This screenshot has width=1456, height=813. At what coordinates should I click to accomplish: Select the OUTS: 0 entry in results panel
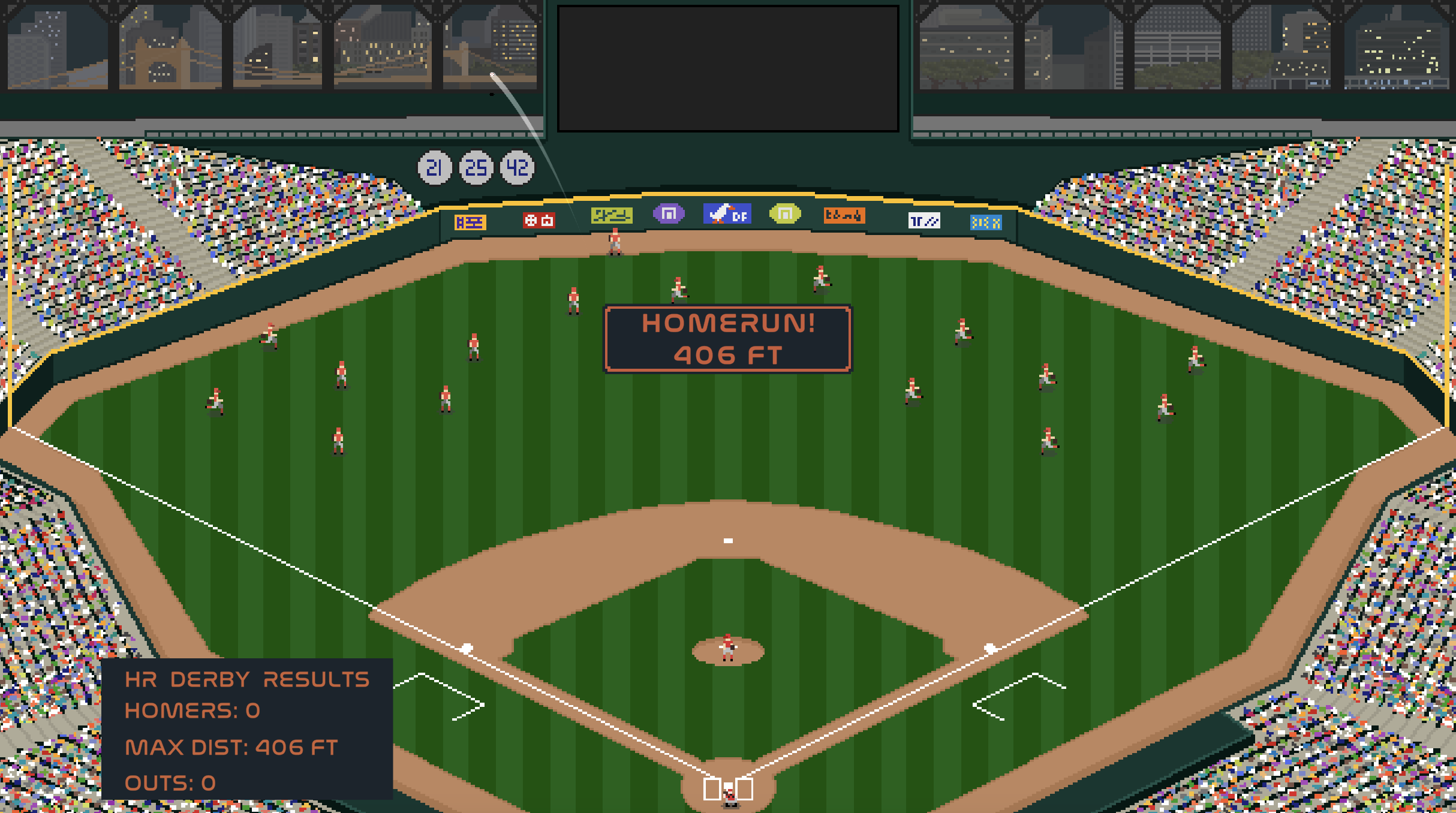171,783
